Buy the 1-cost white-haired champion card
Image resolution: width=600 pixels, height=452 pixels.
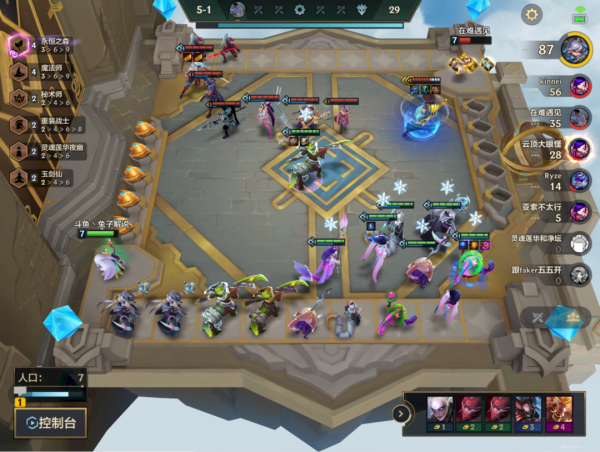(x=439, y=413)
